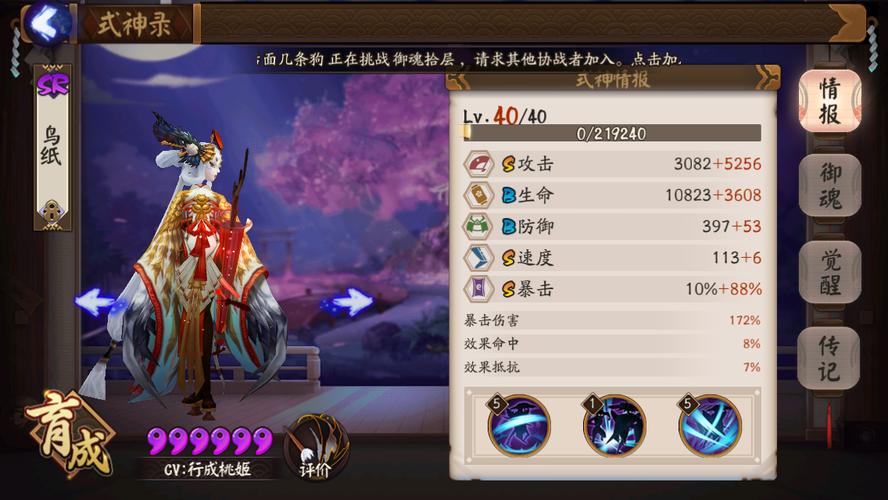Go back with the top-left arrow
Image resolution: width=888 pixels, height=500 pixels.
pyautogui.click(x=44, y=21)
